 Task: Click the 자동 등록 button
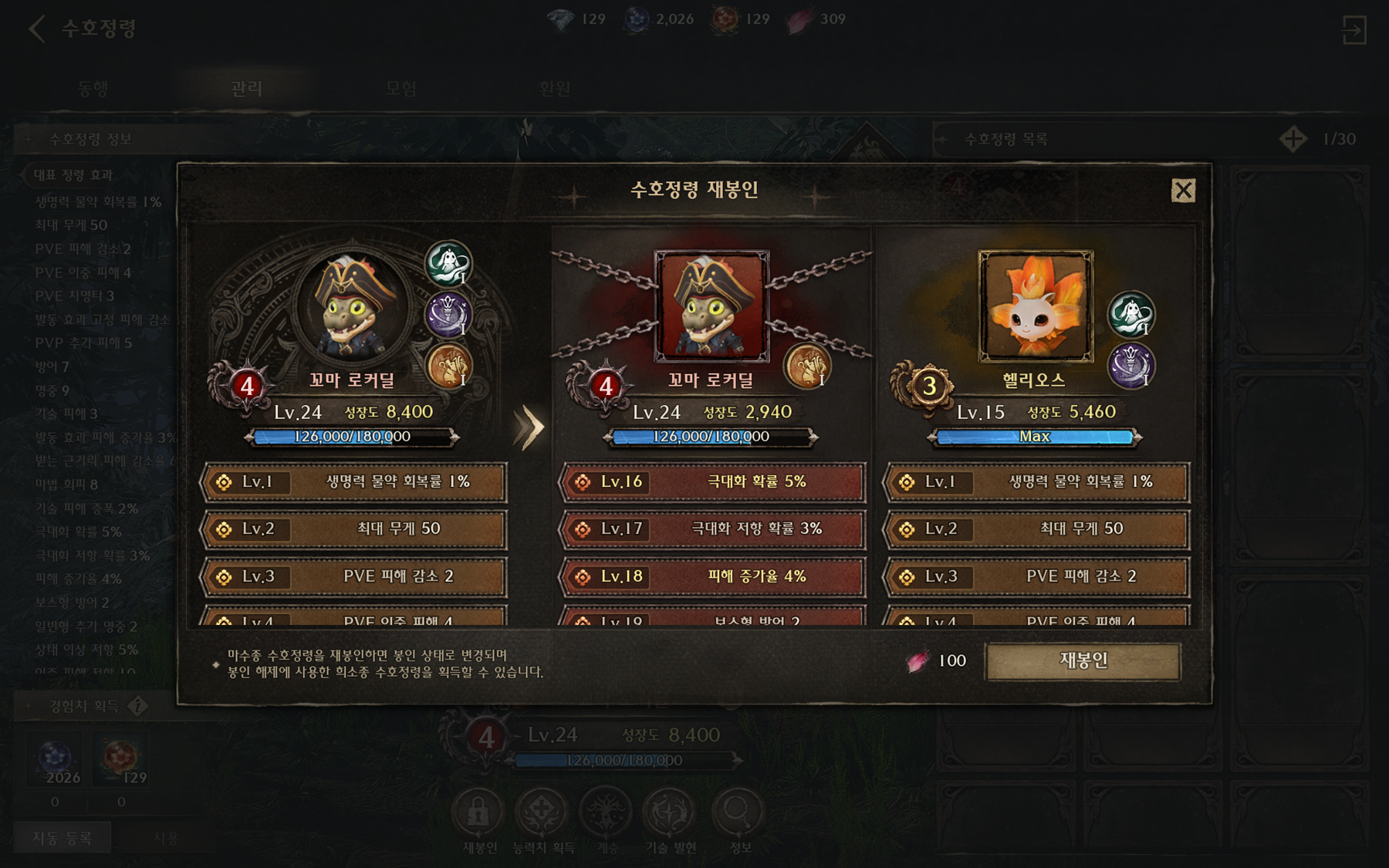pos(63,838)
